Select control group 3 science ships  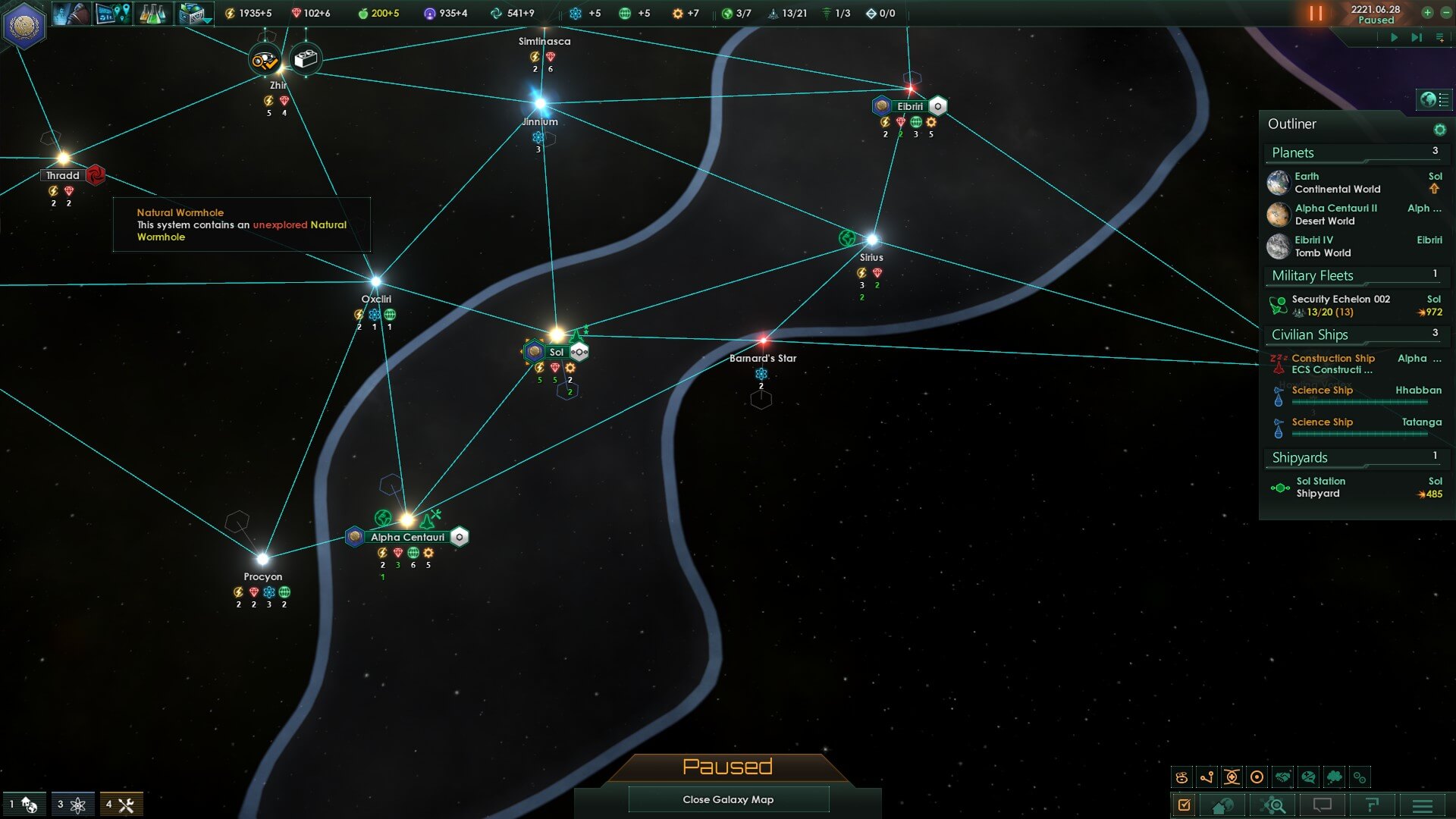pyautogui.click(x=71, y=805)
